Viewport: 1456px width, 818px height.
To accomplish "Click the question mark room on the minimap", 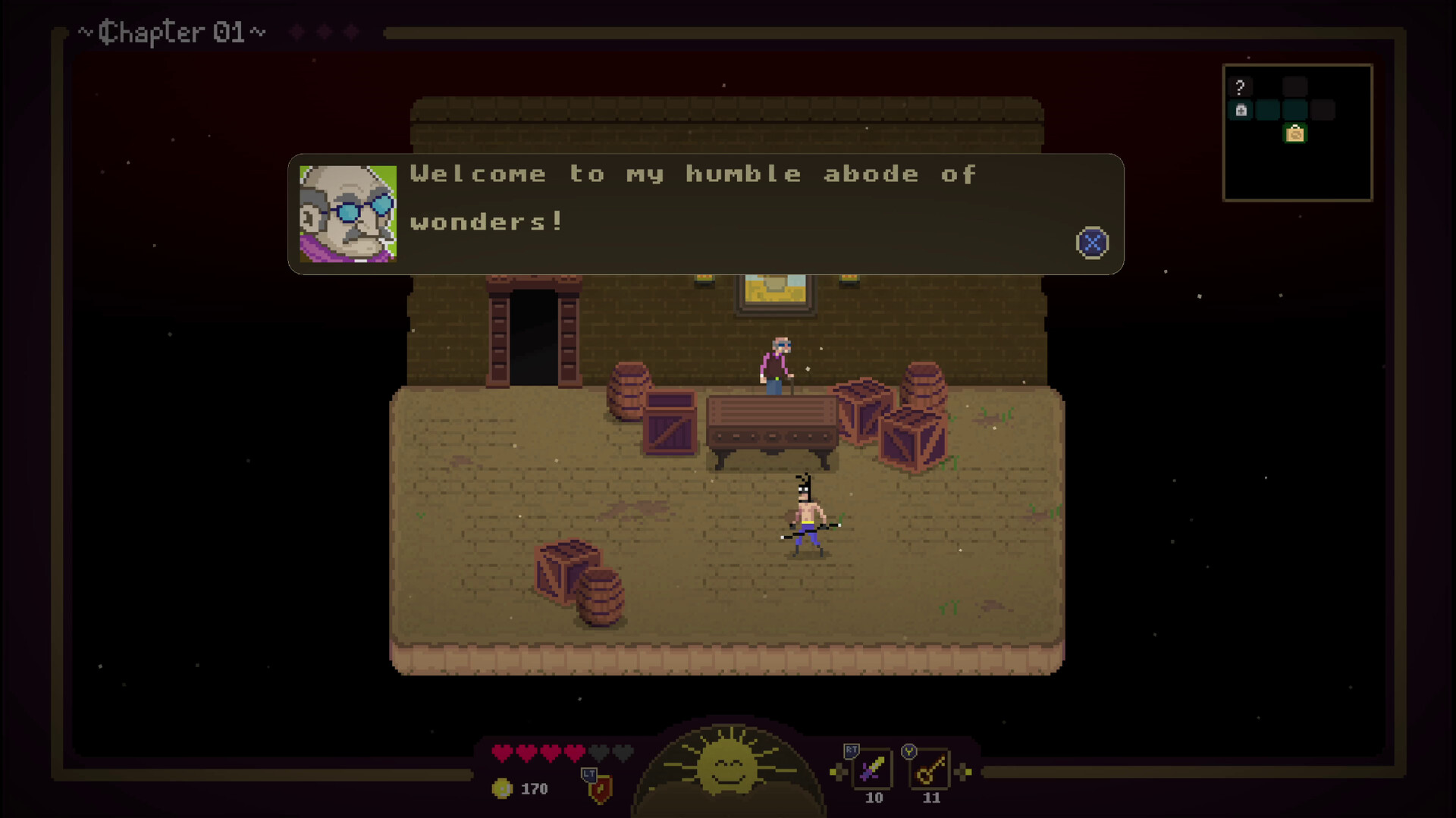I will [x=1240, y=86].
